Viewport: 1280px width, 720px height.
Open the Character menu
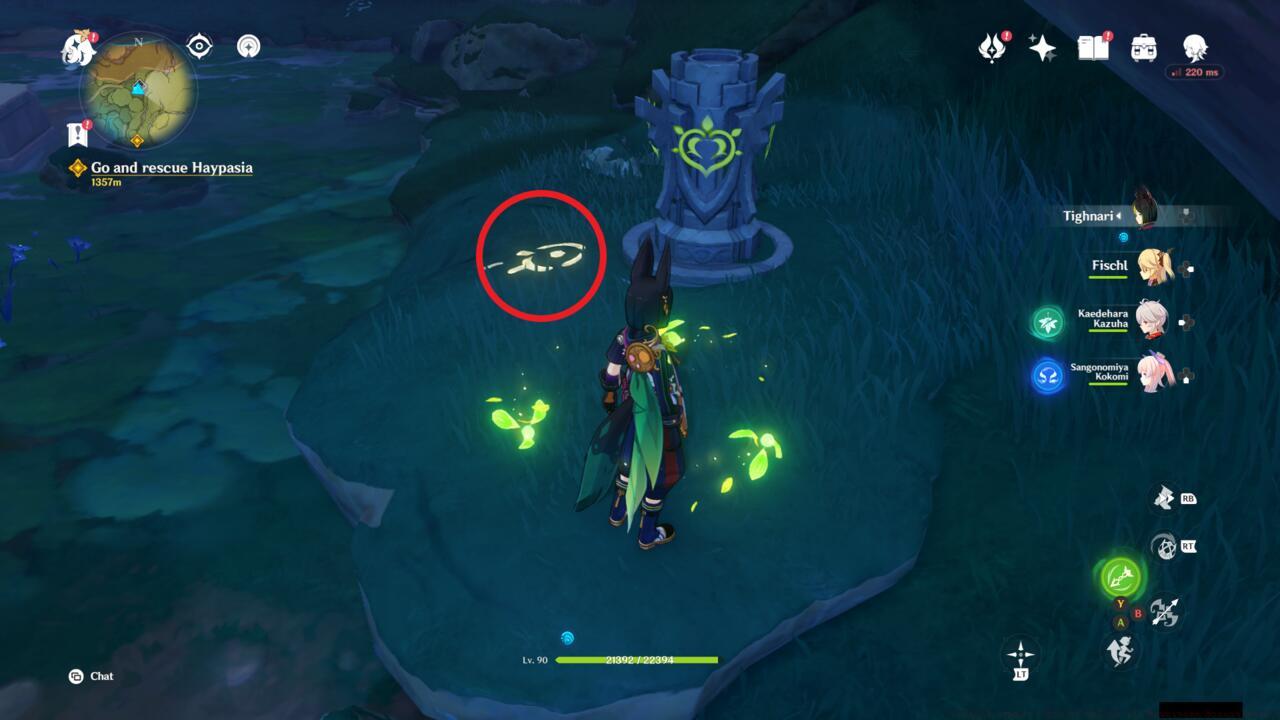coord(1193,47)
